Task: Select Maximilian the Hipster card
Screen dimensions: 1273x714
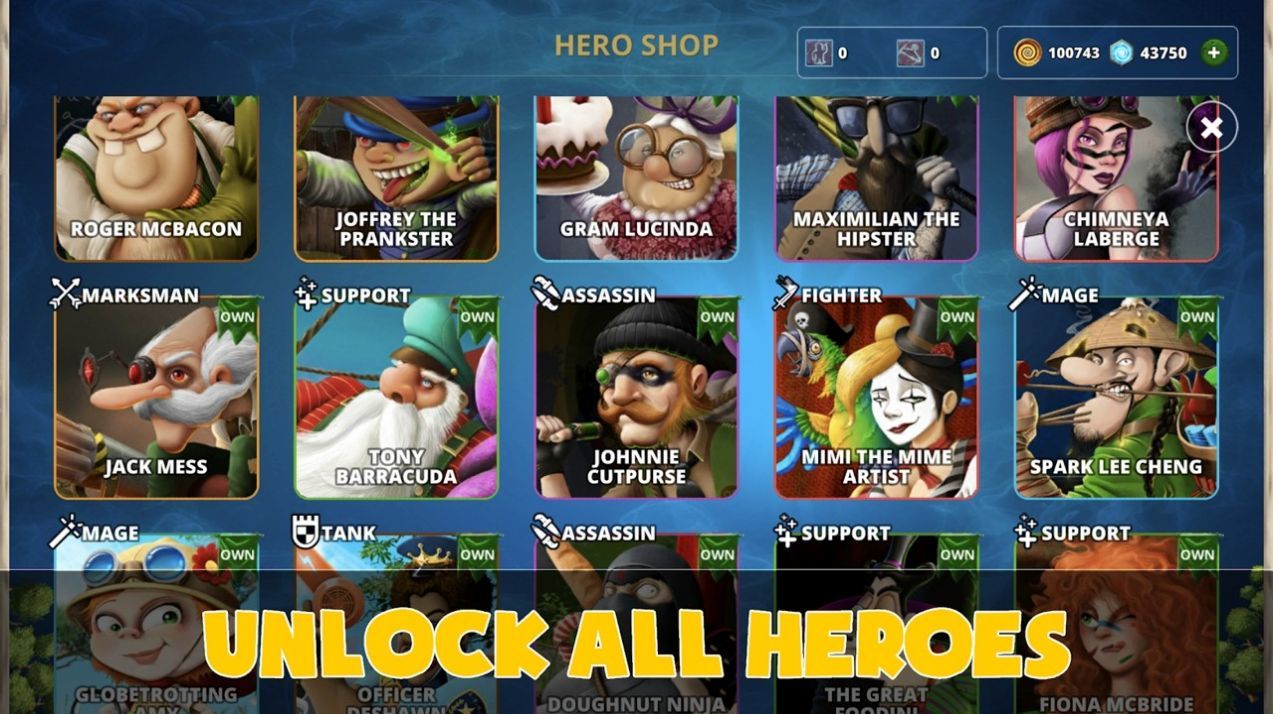Action: [876, 178]
